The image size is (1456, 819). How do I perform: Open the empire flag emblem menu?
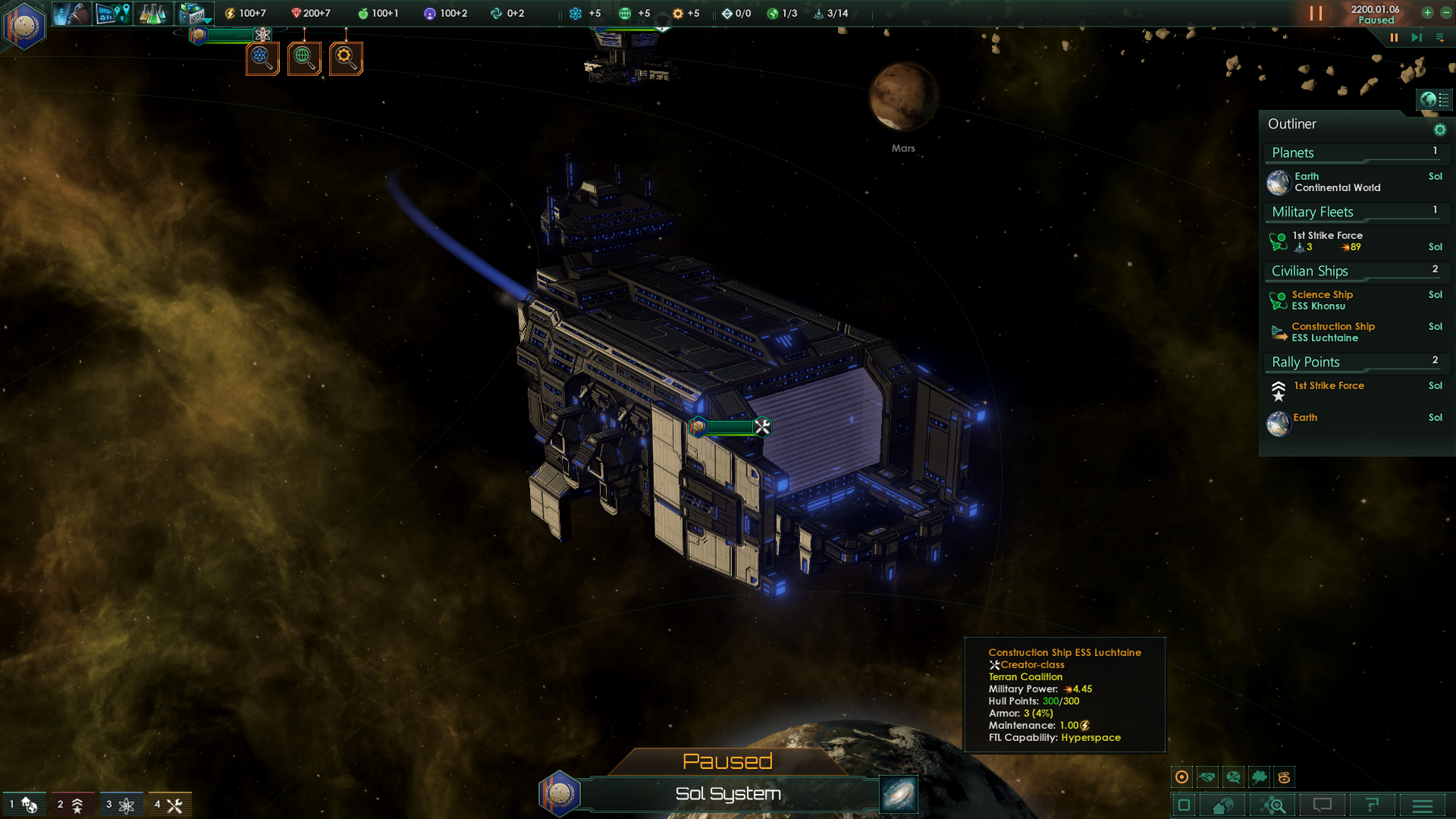pyautogui.click(x=24, y=25)
